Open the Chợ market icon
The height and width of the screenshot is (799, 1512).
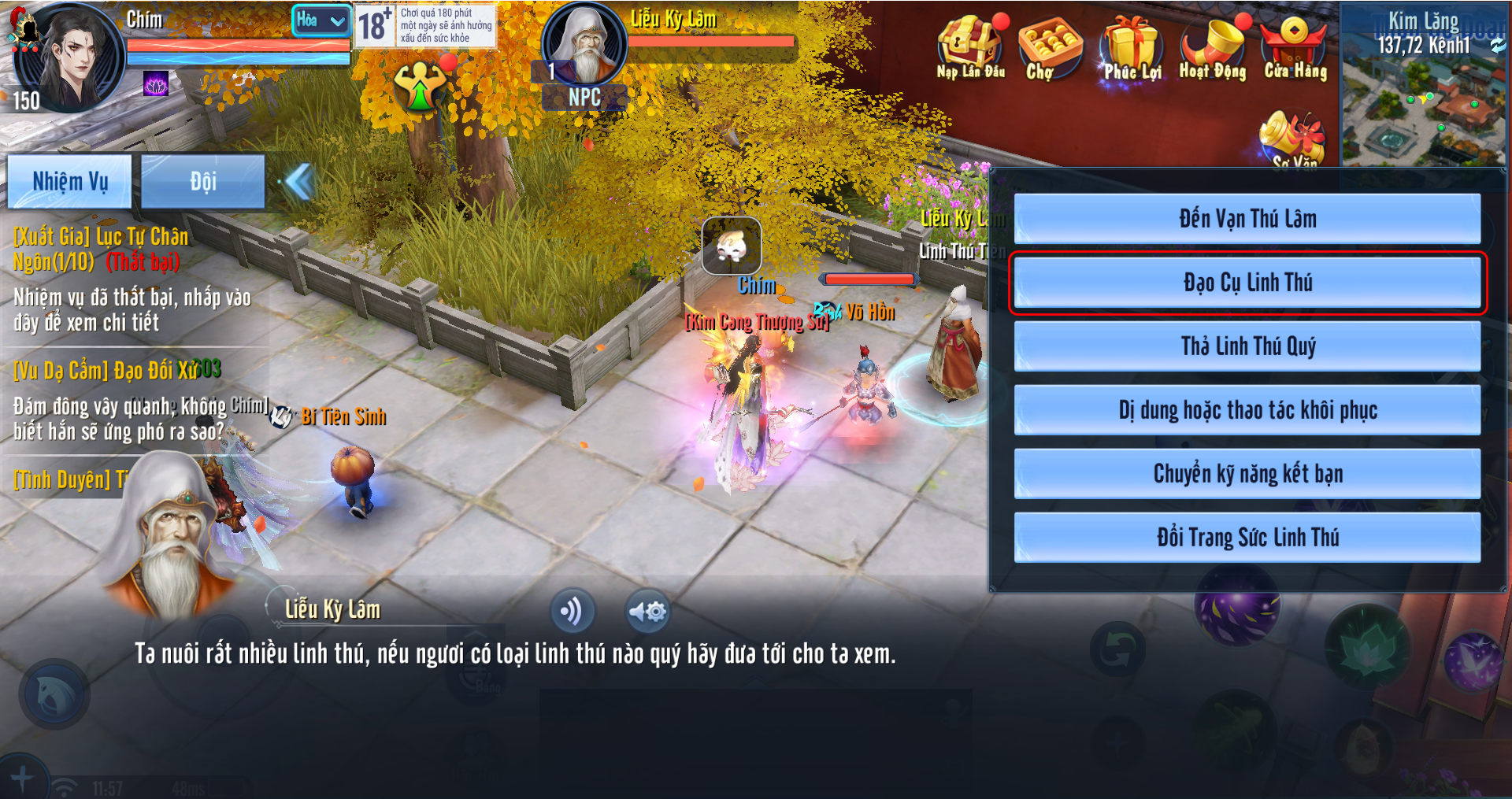(x=1047, y=47)
